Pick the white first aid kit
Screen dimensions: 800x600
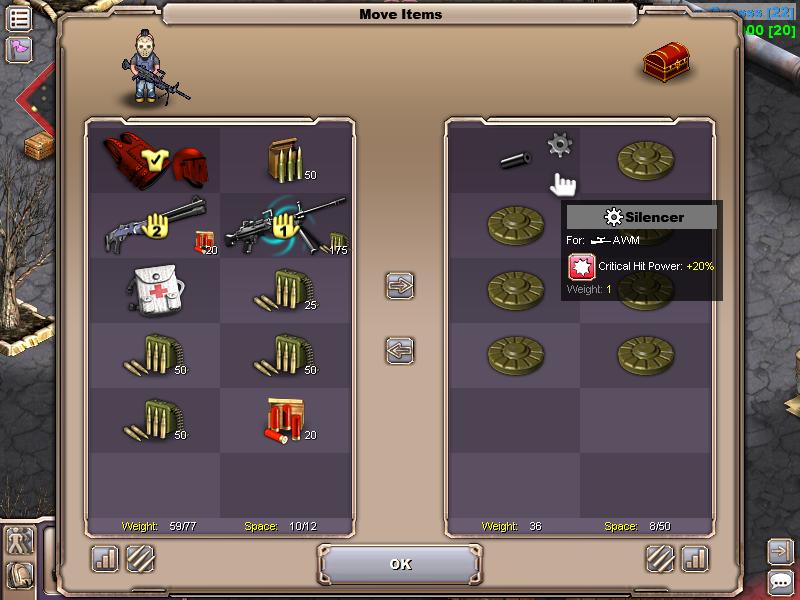(x=153, y=291)
